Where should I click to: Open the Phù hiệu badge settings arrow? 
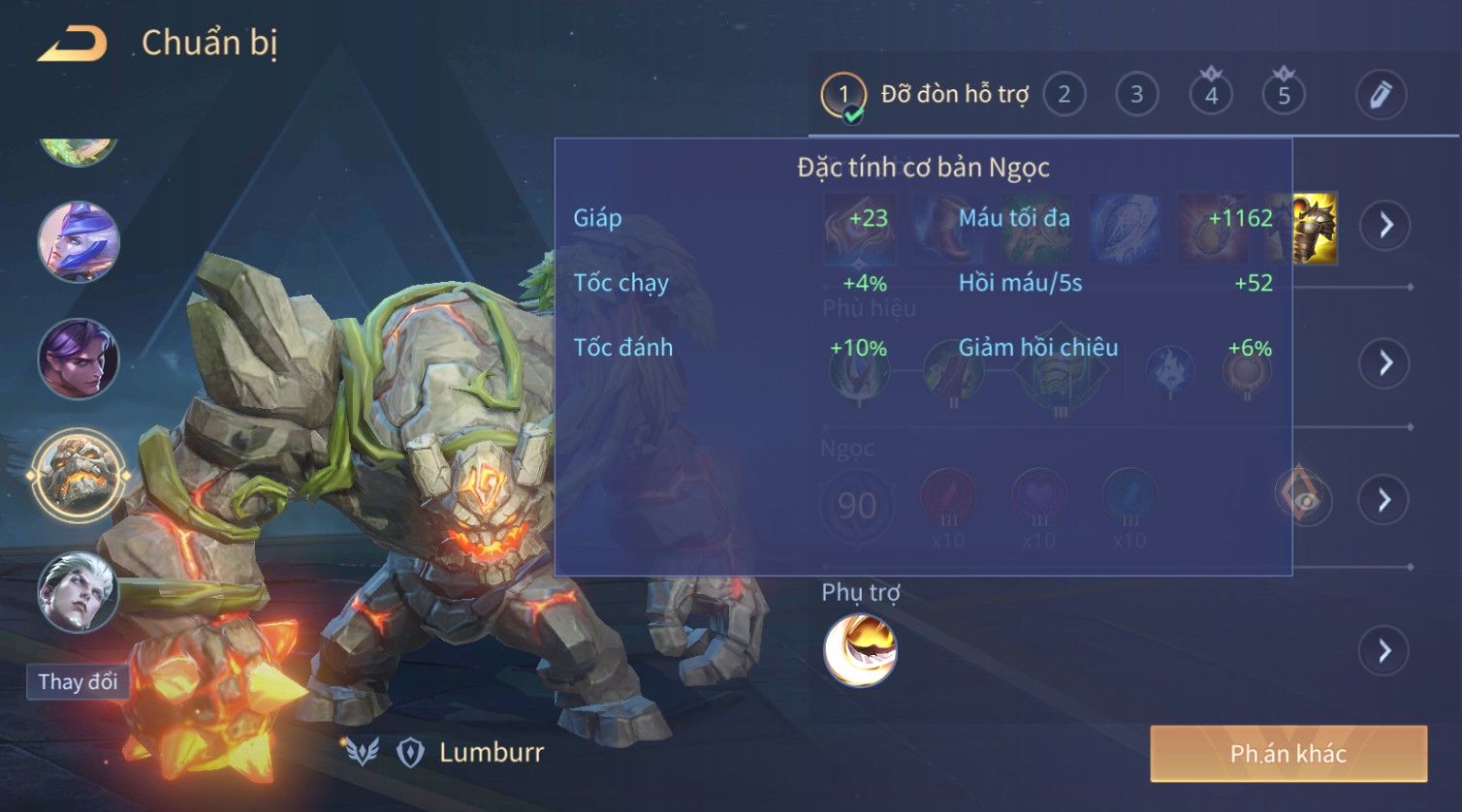click(1385, 362)
